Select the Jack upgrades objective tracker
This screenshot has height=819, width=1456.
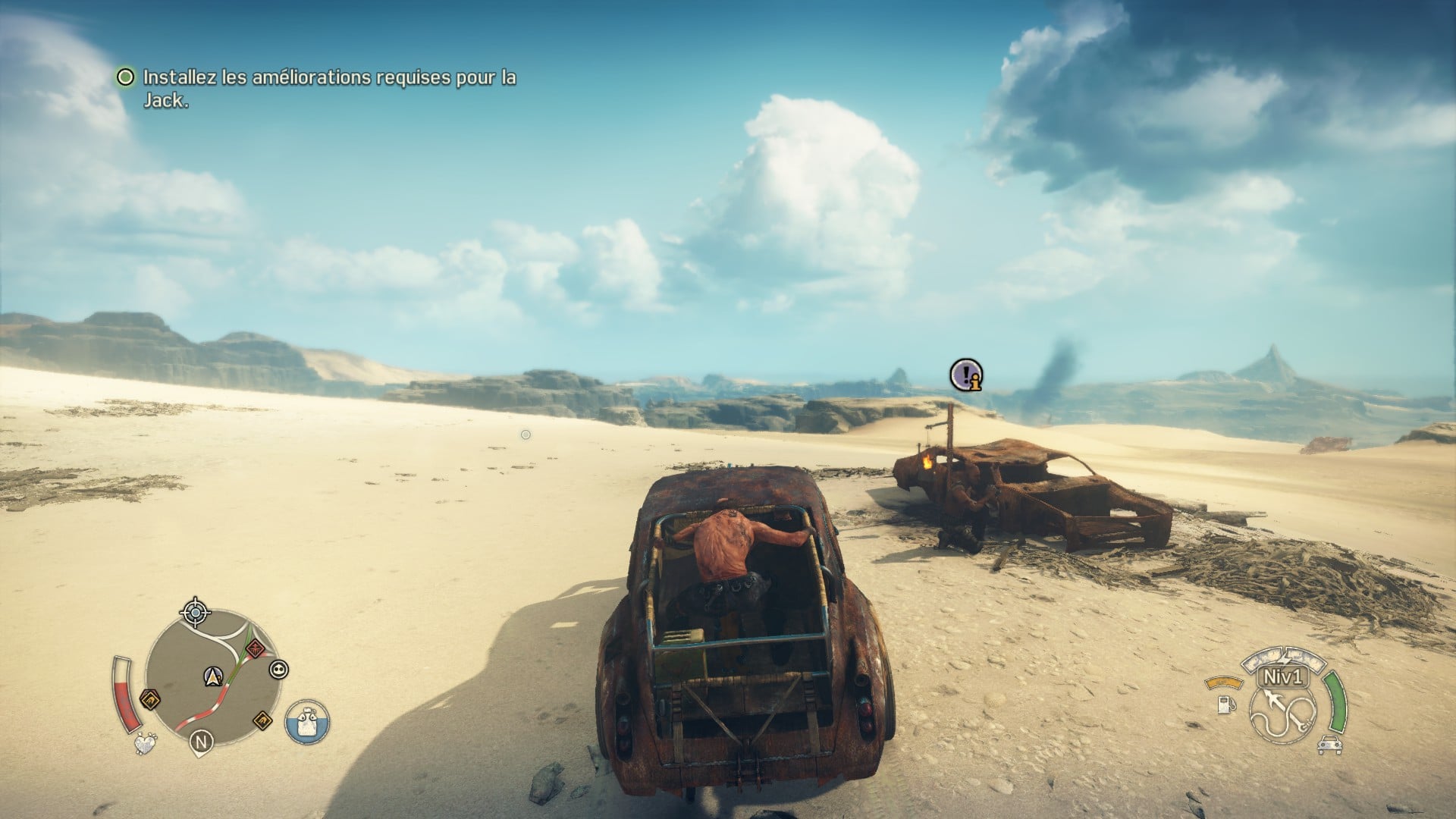coord(317,88)
